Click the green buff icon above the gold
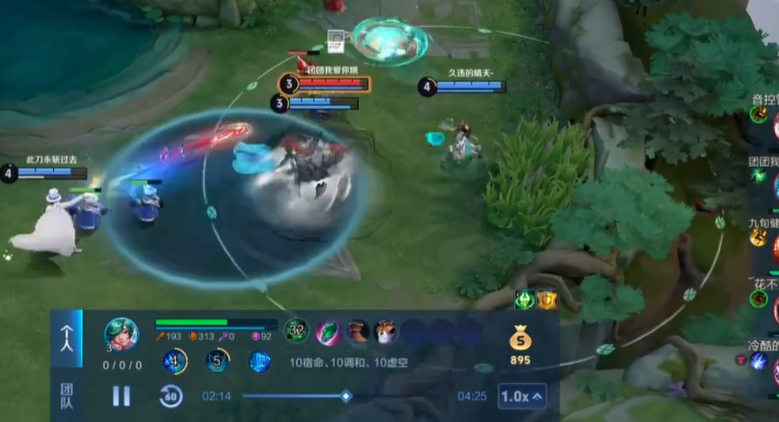The height and width of the screenshot is (422, 779). tap(525, 299)
